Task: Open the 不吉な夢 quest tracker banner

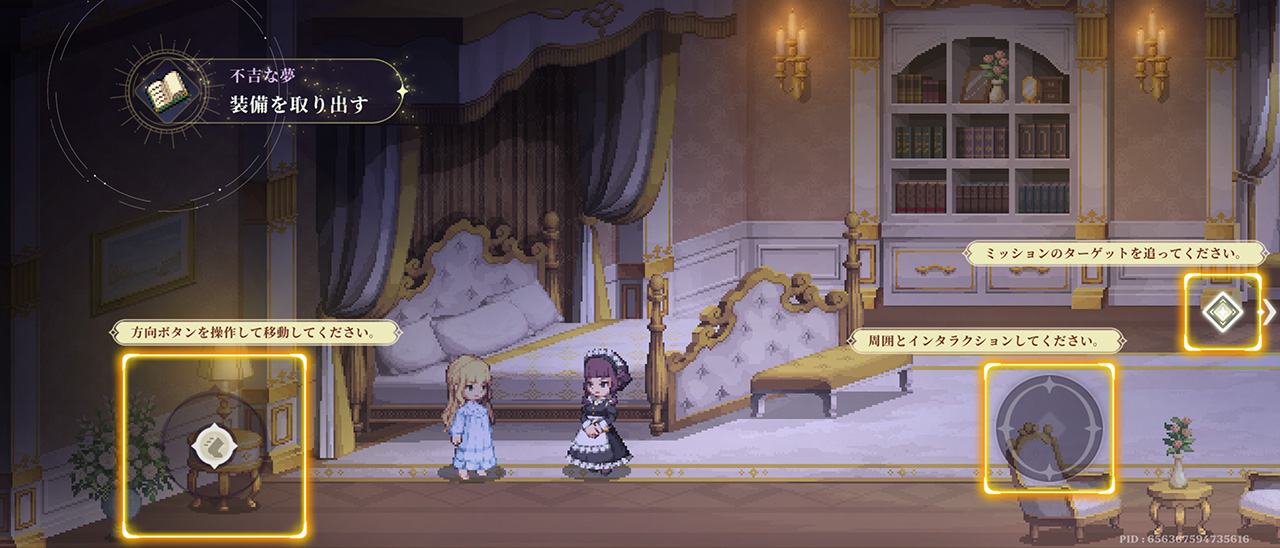Action: 300,92
